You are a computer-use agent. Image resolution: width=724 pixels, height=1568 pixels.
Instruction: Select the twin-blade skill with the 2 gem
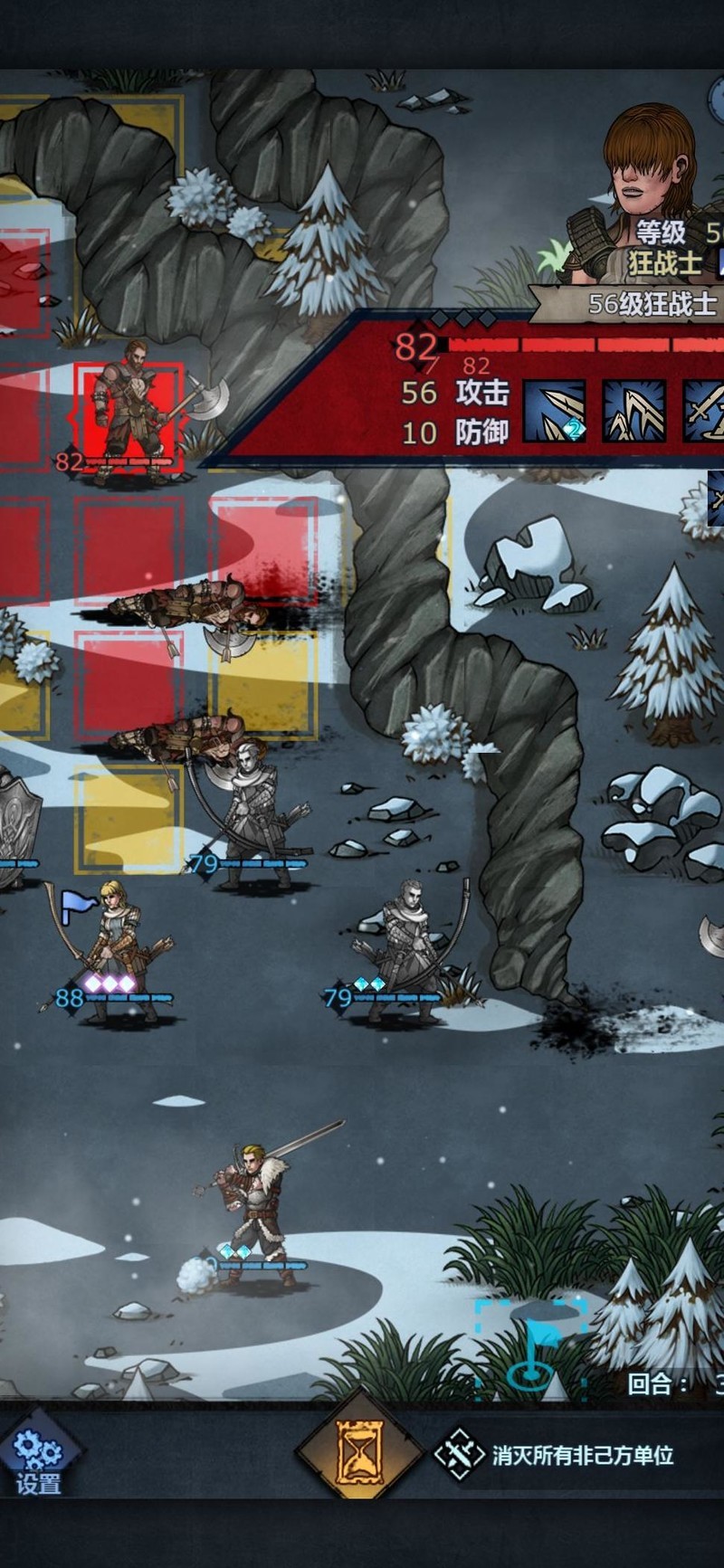[x=554, y=411]
